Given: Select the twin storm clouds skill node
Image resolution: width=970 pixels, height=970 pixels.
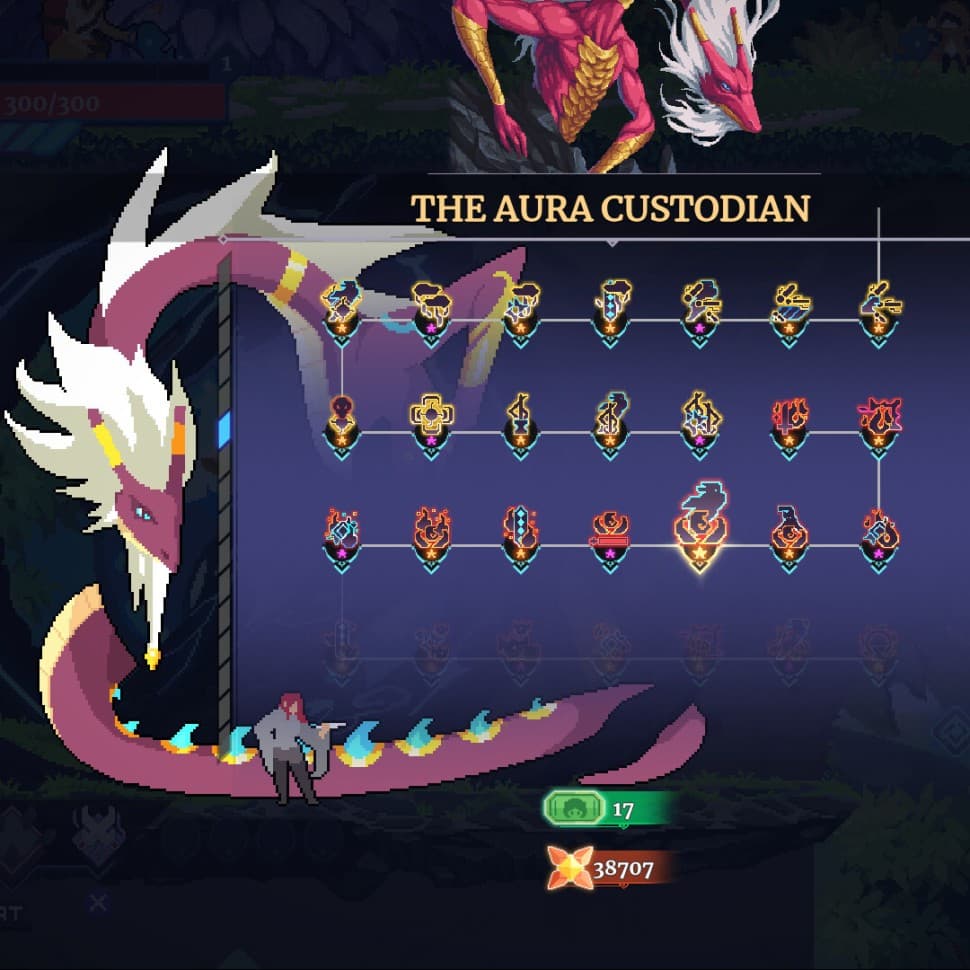Looking at the screenshot, I should 432,300.
